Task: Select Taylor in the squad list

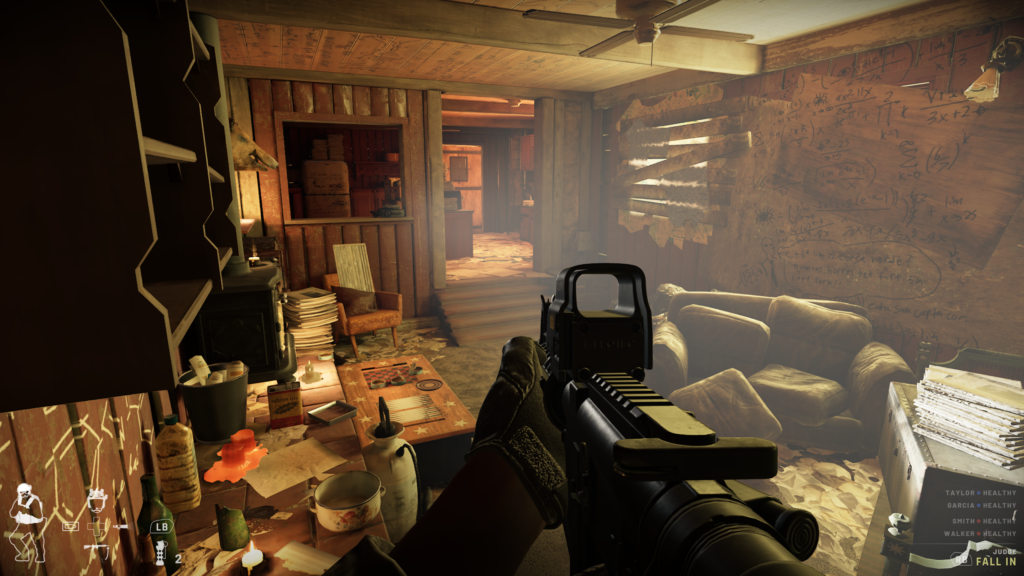Action: (980, 494)
